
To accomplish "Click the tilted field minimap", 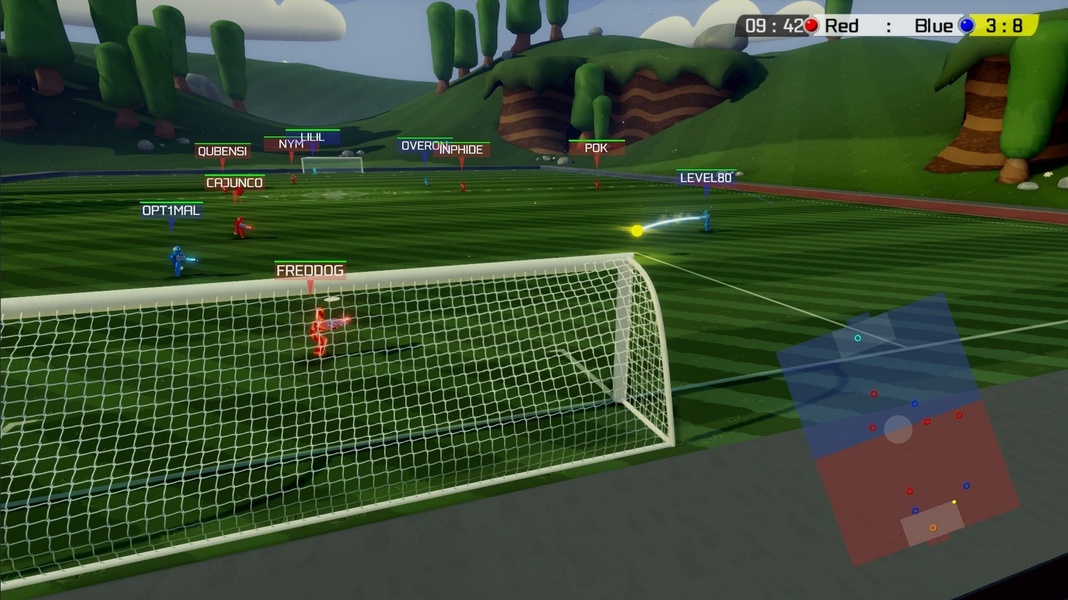I will (x=897, y=428).
